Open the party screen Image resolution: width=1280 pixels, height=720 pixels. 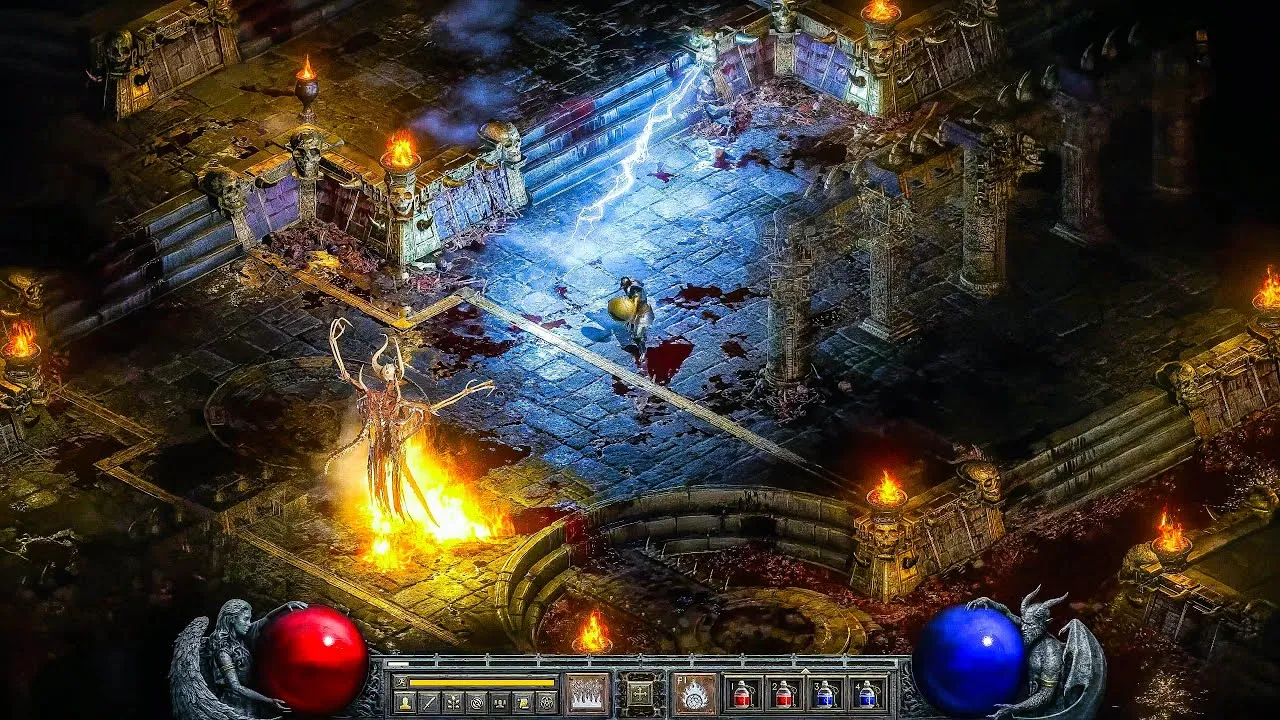[x=500, y=703]
